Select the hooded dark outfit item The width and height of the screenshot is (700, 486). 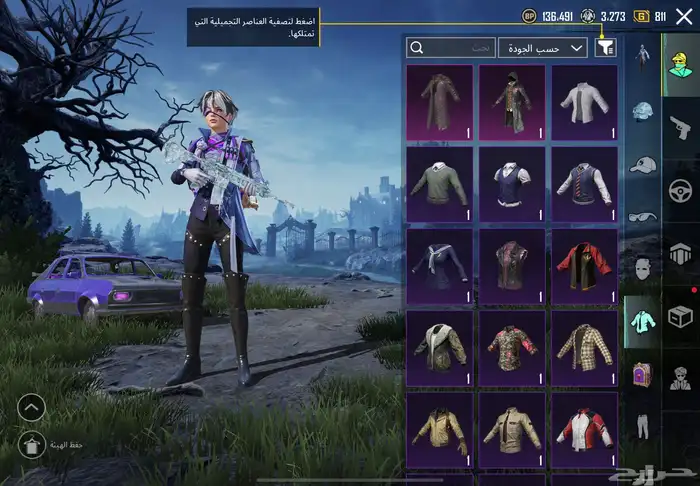[x=512, y=102]
